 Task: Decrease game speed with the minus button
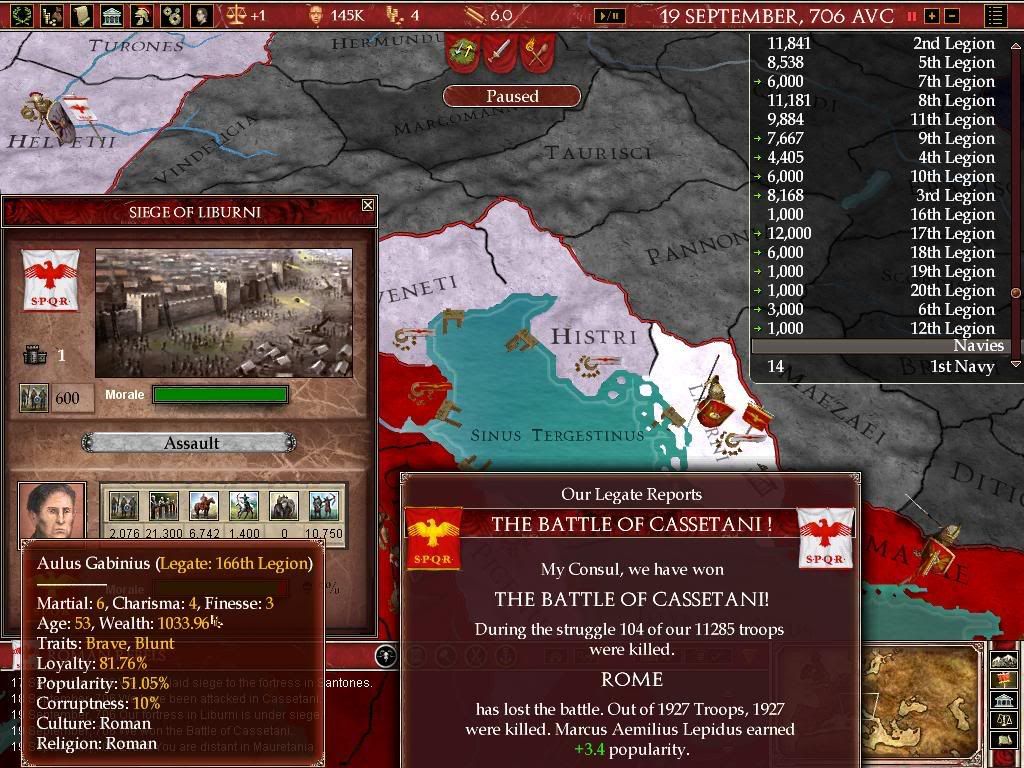(952, 16)
